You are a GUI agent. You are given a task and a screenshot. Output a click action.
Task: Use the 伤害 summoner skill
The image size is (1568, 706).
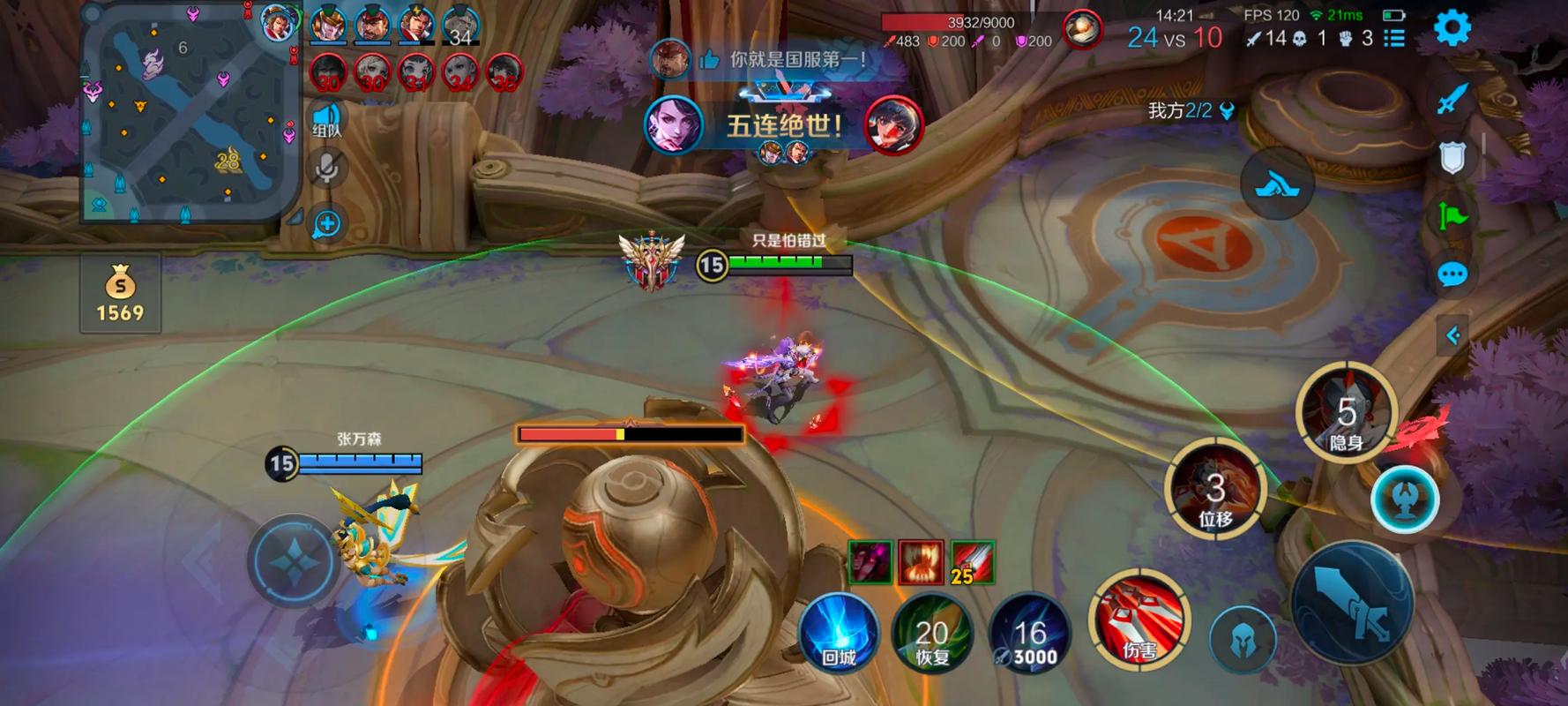[1139, 620]
